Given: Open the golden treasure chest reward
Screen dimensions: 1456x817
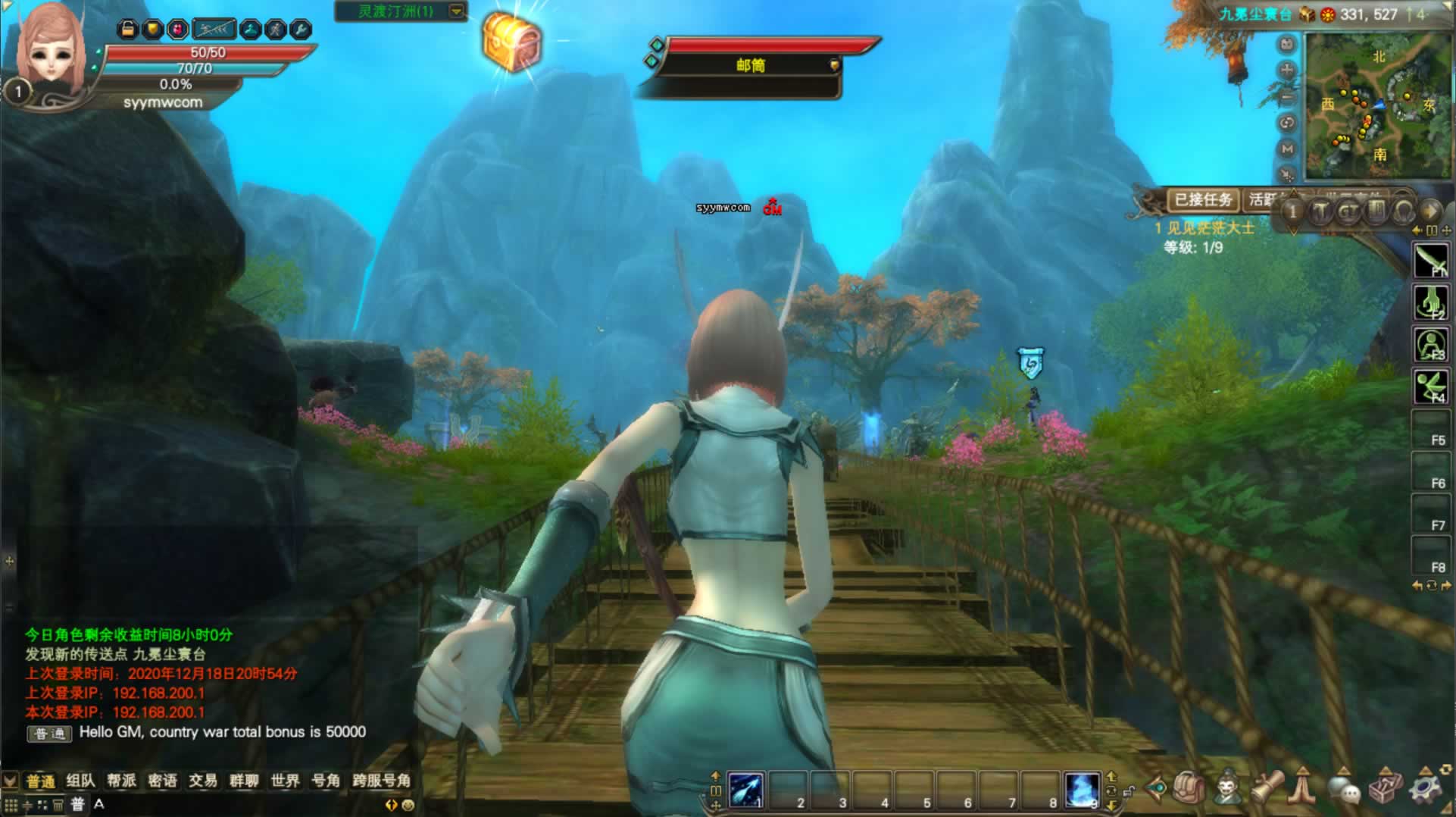Looking at the screenshot, I should (x=511, y=42).
